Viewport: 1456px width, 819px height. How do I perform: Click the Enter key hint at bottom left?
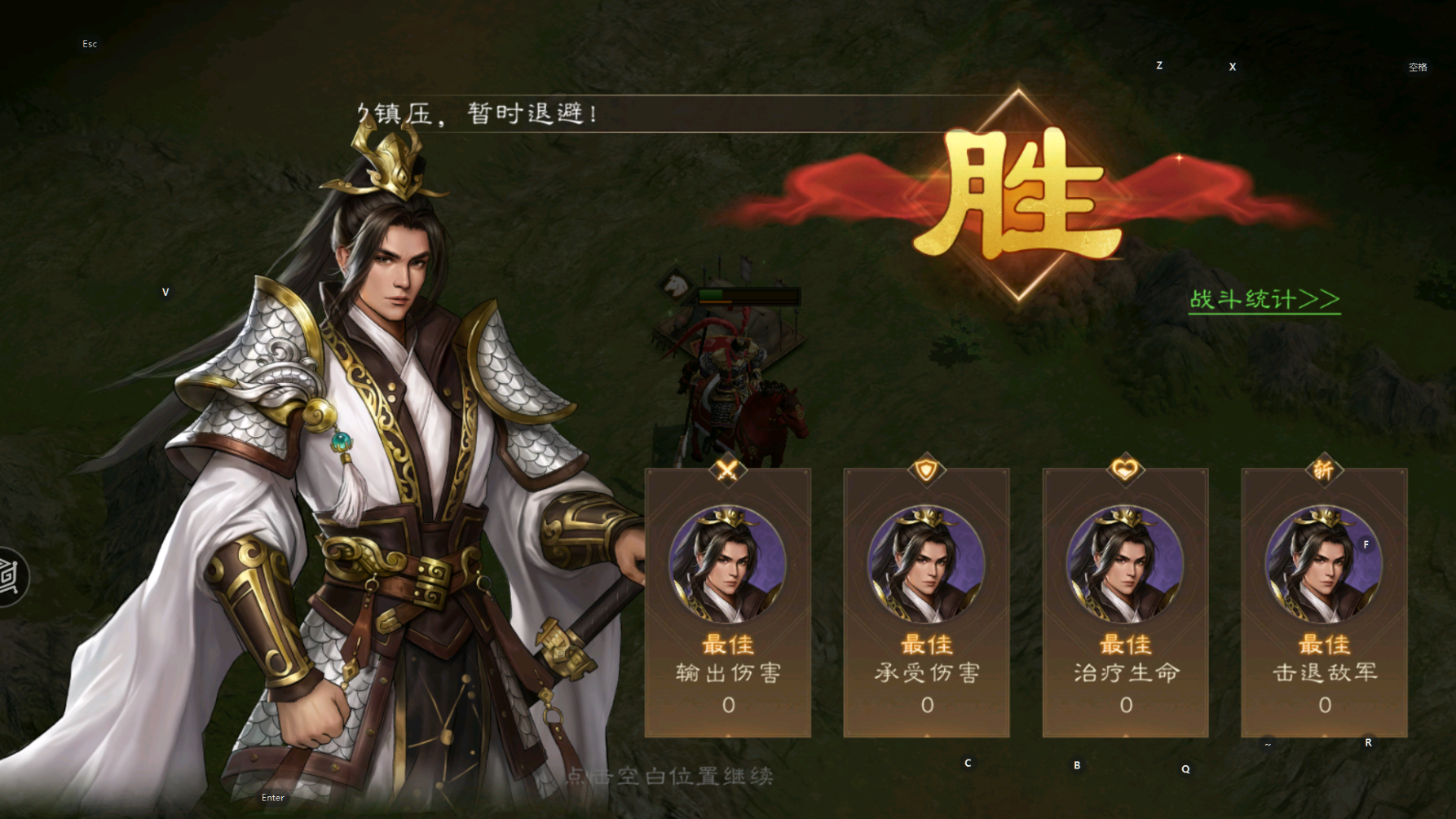tap(273, 798)
